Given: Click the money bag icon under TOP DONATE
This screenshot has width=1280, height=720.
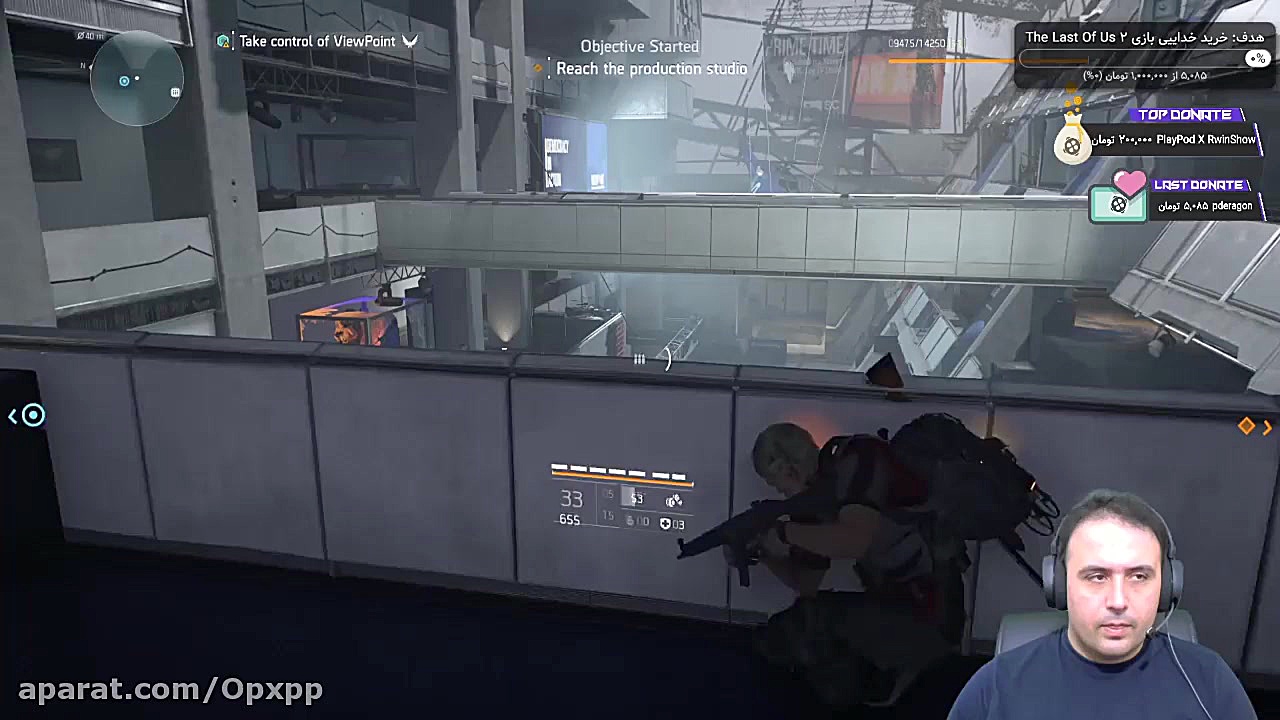Looking at the screenshot, I should point(1072,145).
